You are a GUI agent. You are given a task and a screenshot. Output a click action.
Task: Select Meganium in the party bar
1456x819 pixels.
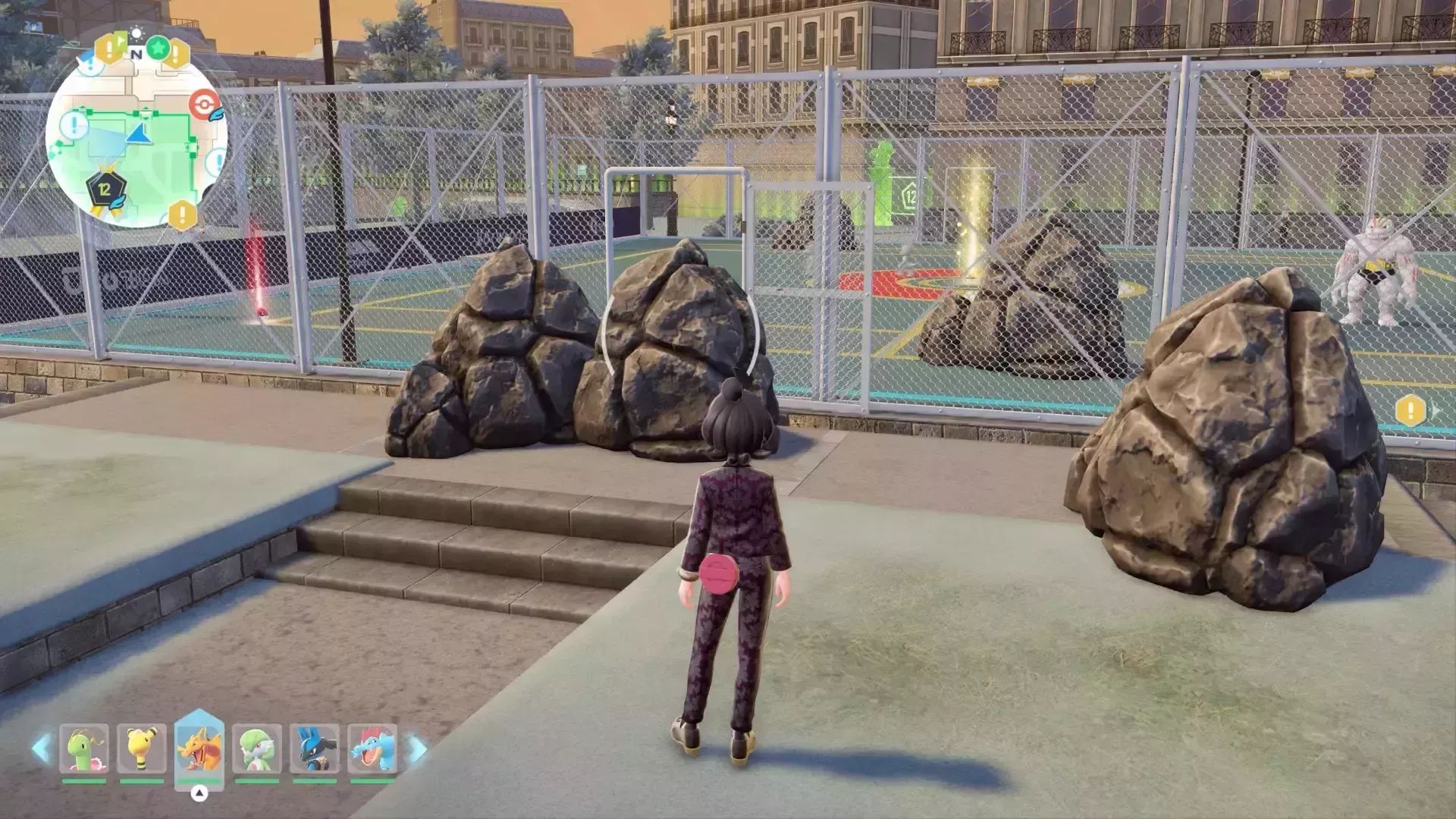point(84,748)
